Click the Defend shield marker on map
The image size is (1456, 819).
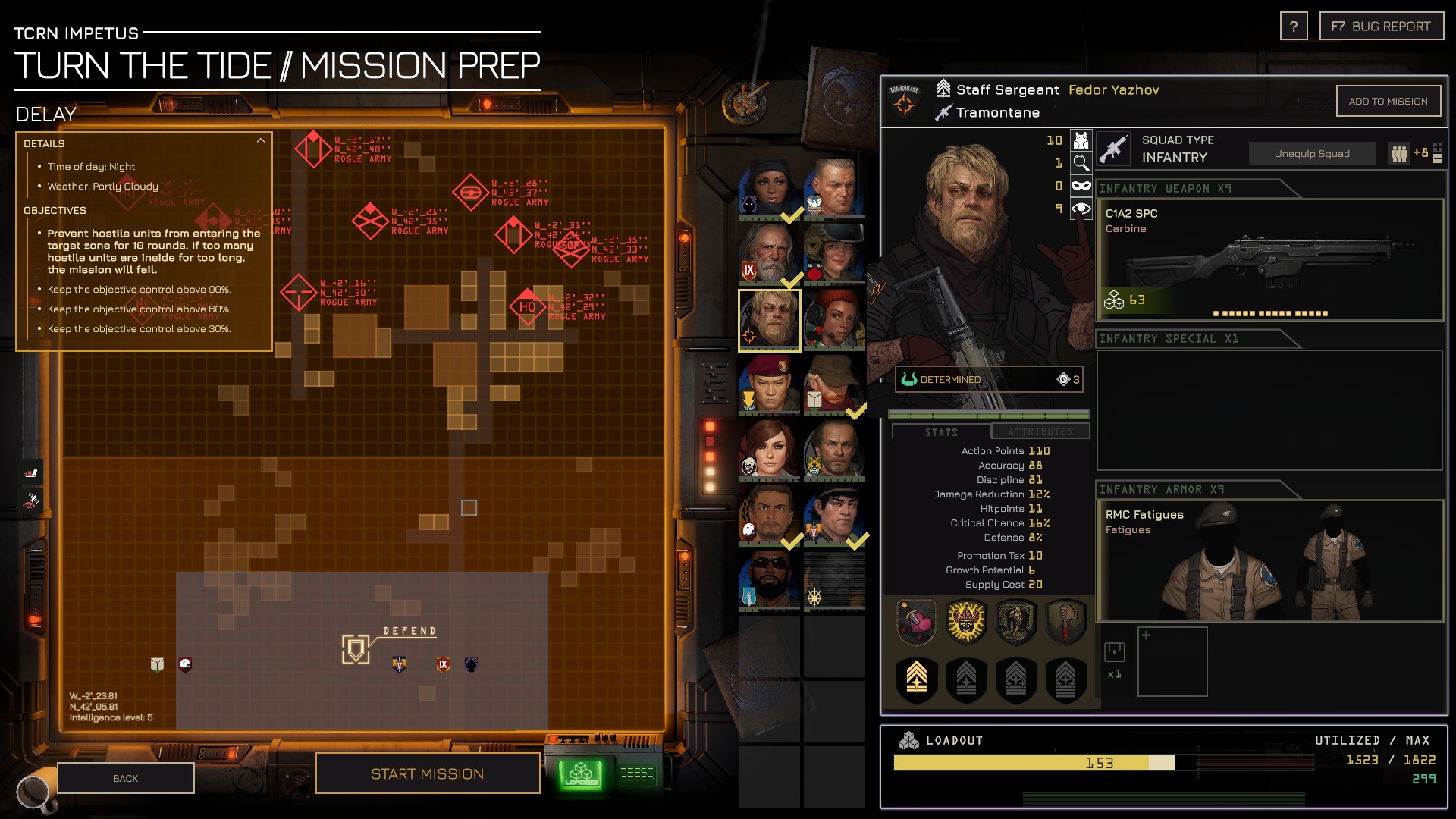355,649
